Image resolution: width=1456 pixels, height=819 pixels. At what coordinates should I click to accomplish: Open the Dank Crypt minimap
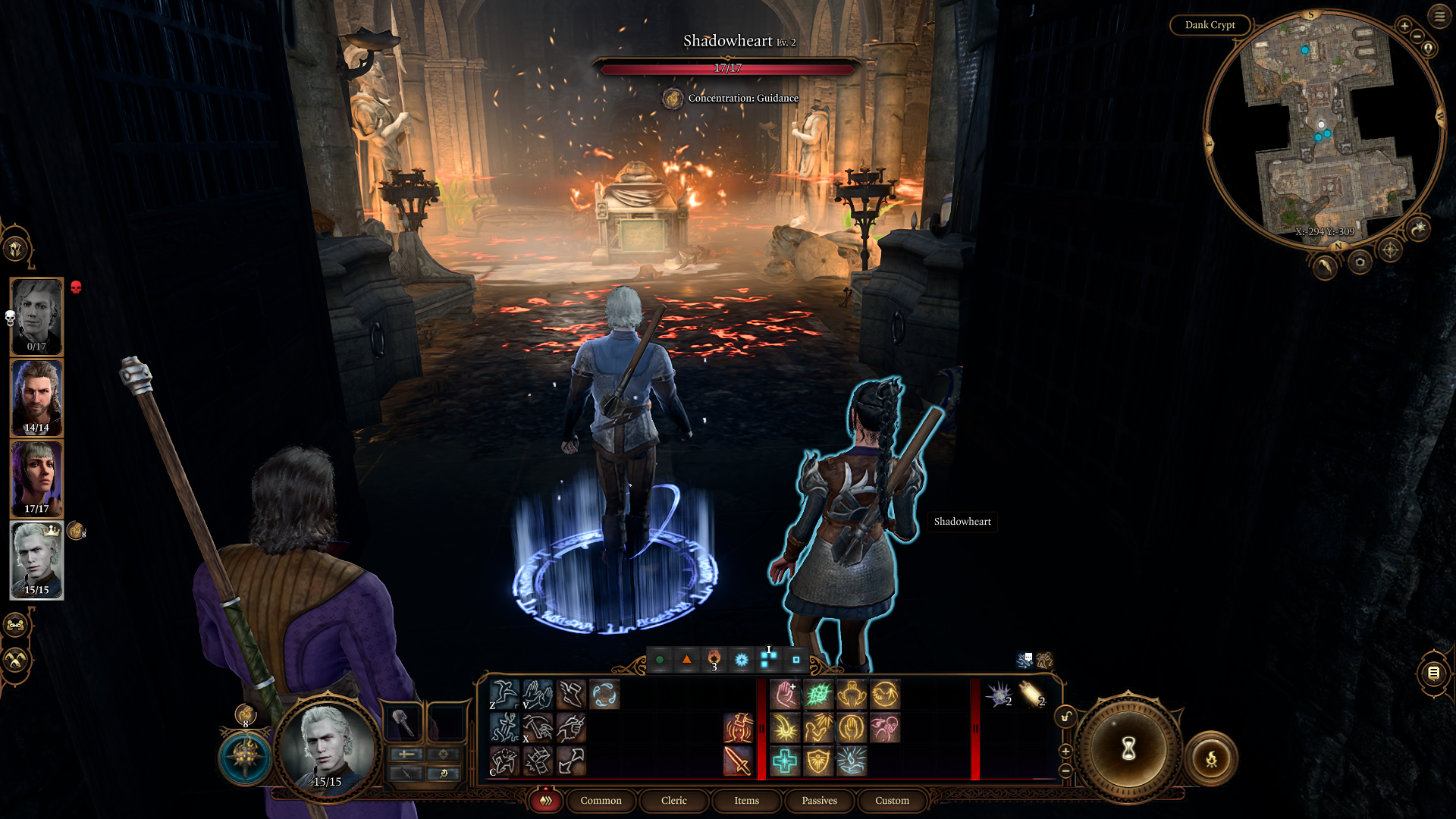tap(1210, 25)
